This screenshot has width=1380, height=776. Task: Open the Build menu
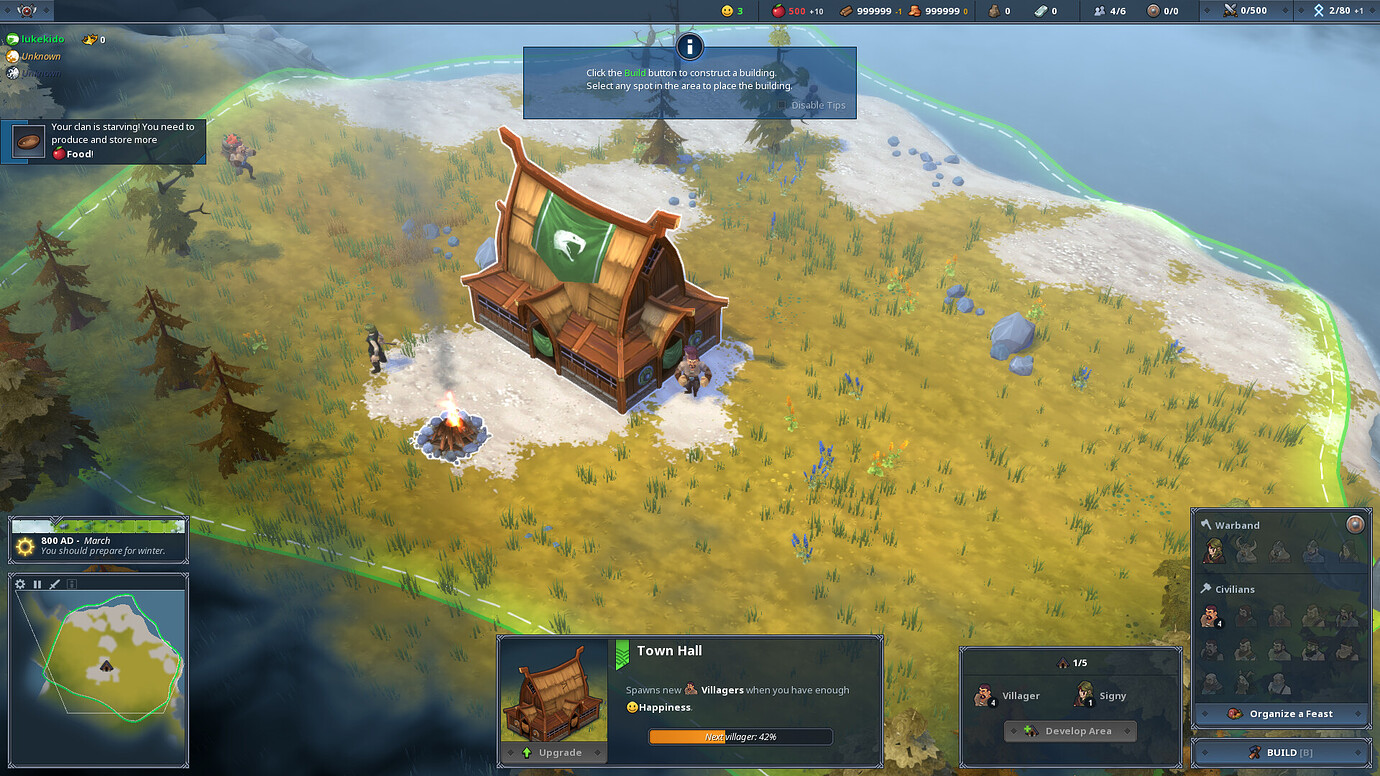(x=1281, y=752)
